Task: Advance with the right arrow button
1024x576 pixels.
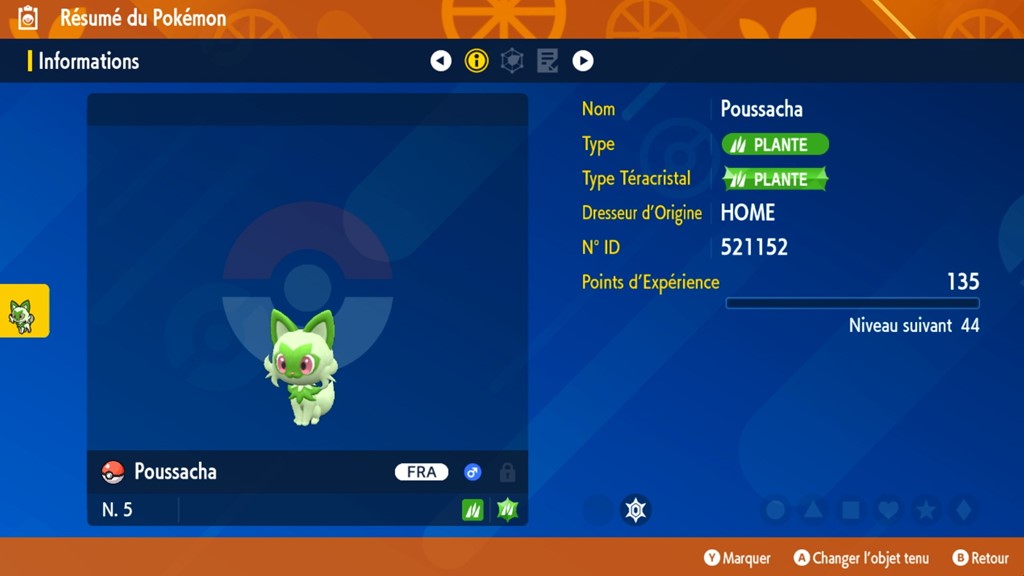Action: click(583, 61)
